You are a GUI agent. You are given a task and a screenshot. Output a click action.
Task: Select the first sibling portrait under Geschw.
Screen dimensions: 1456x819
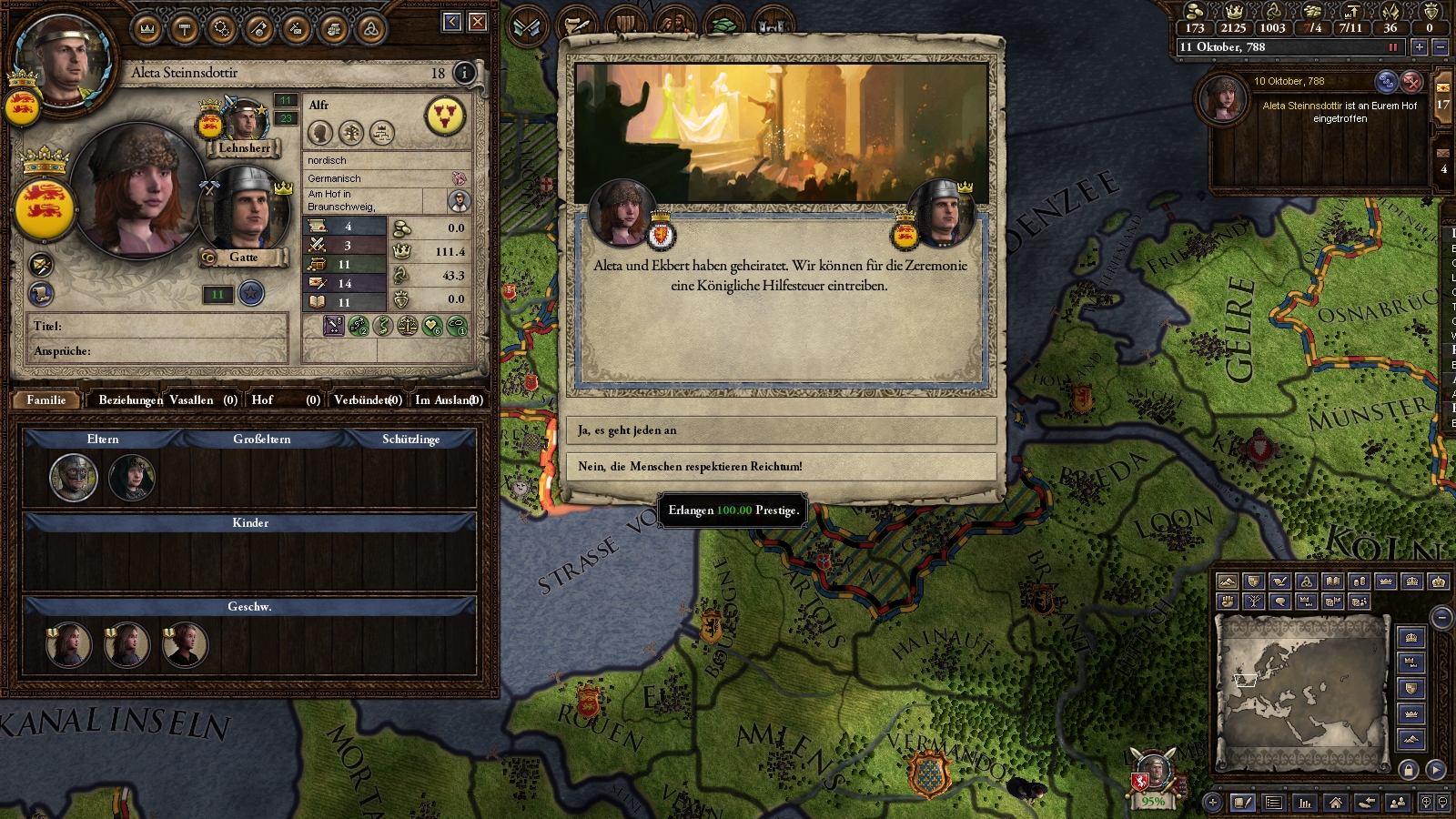[x=68, y=645]
